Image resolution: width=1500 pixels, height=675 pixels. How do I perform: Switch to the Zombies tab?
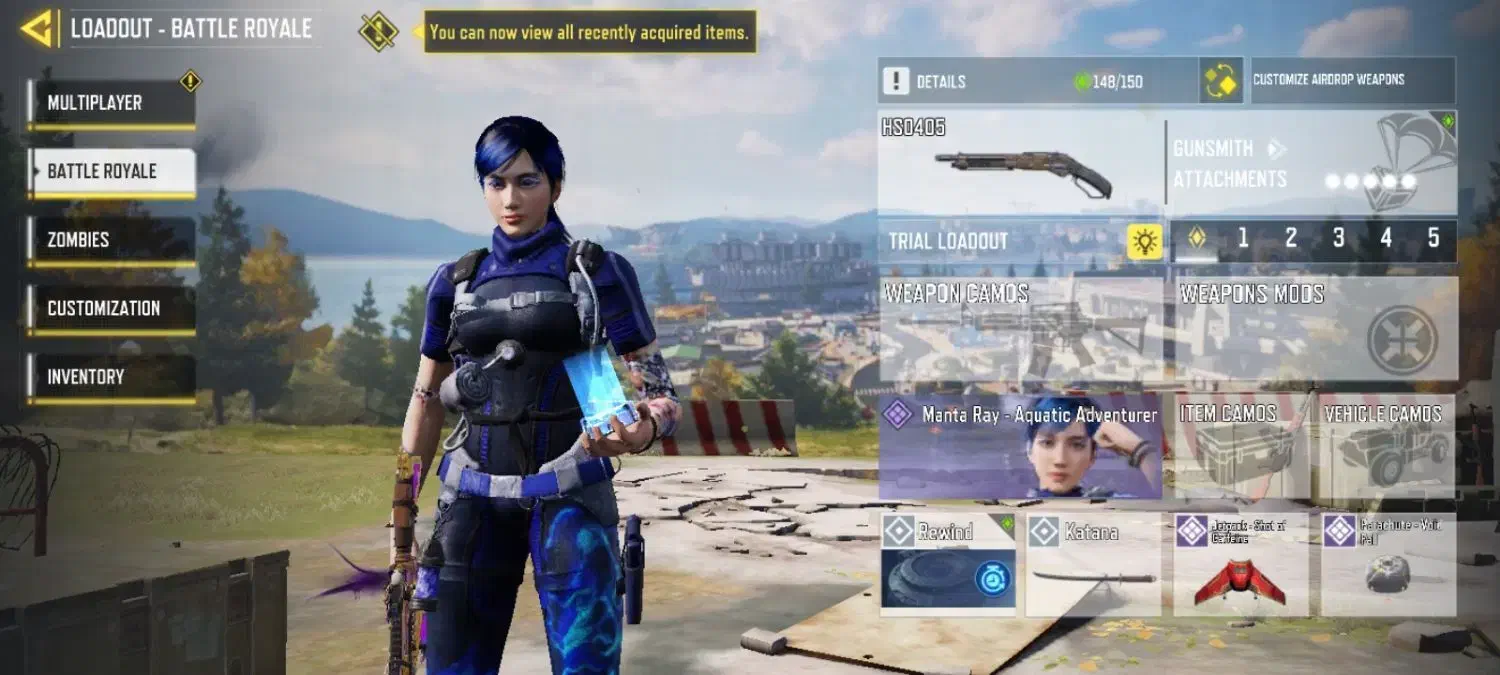111,240
